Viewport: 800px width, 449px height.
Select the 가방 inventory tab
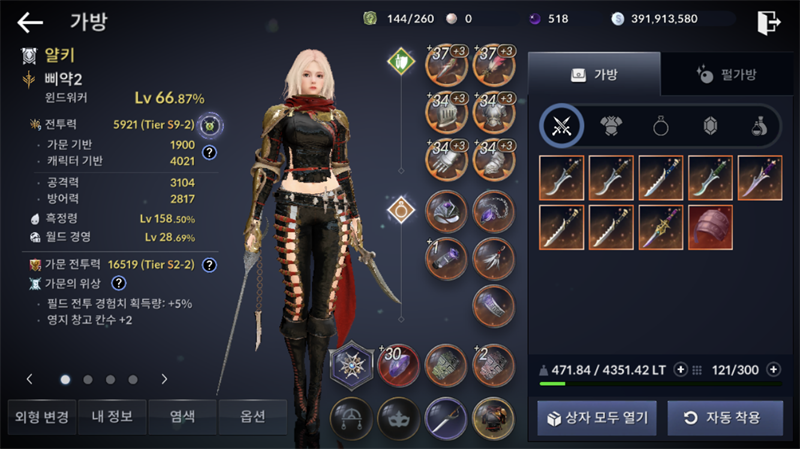pyautogui.click(x=593, y=74)
